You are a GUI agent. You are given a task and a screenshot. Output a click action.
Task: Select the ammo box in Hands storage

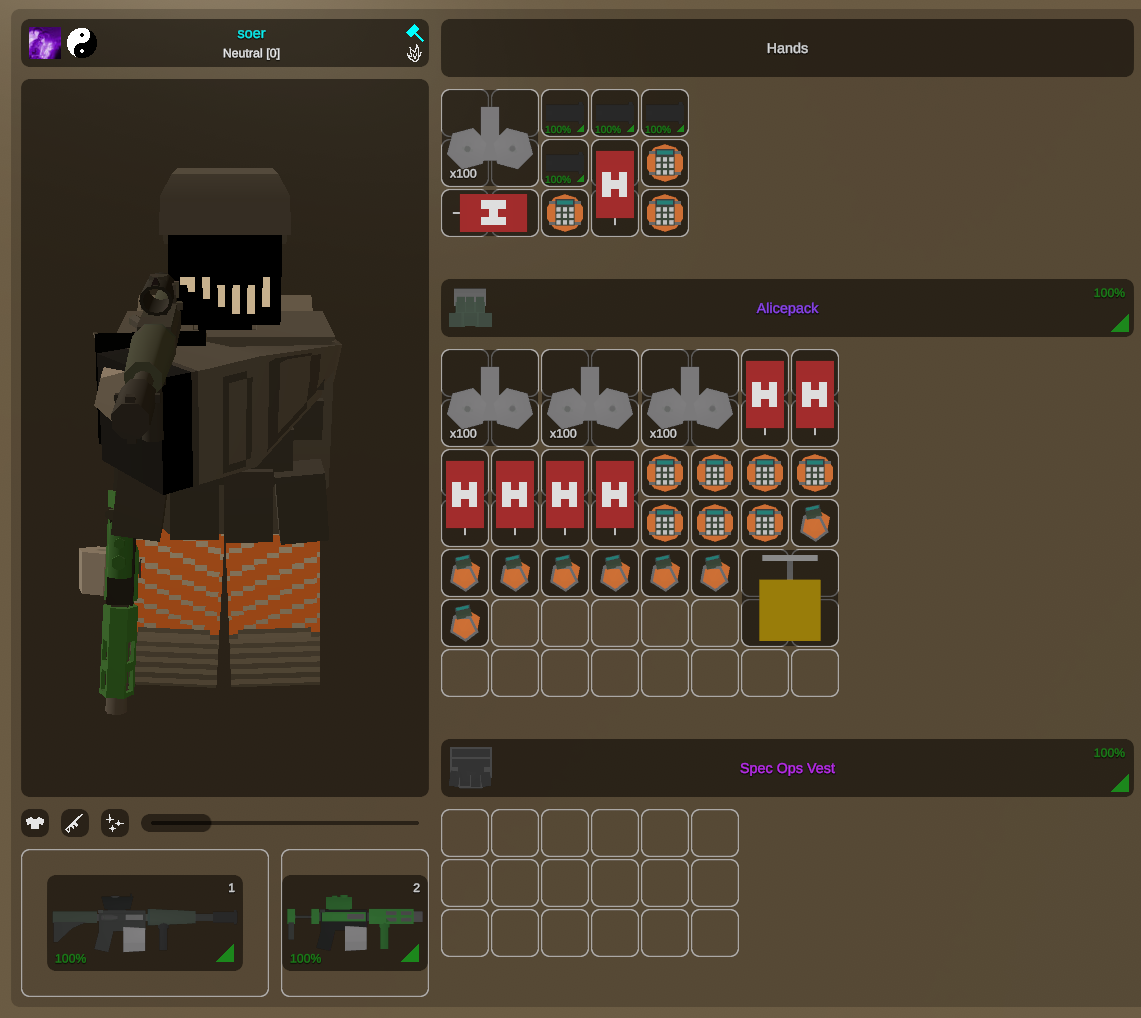pyautogui.click(x=490, y=140)
